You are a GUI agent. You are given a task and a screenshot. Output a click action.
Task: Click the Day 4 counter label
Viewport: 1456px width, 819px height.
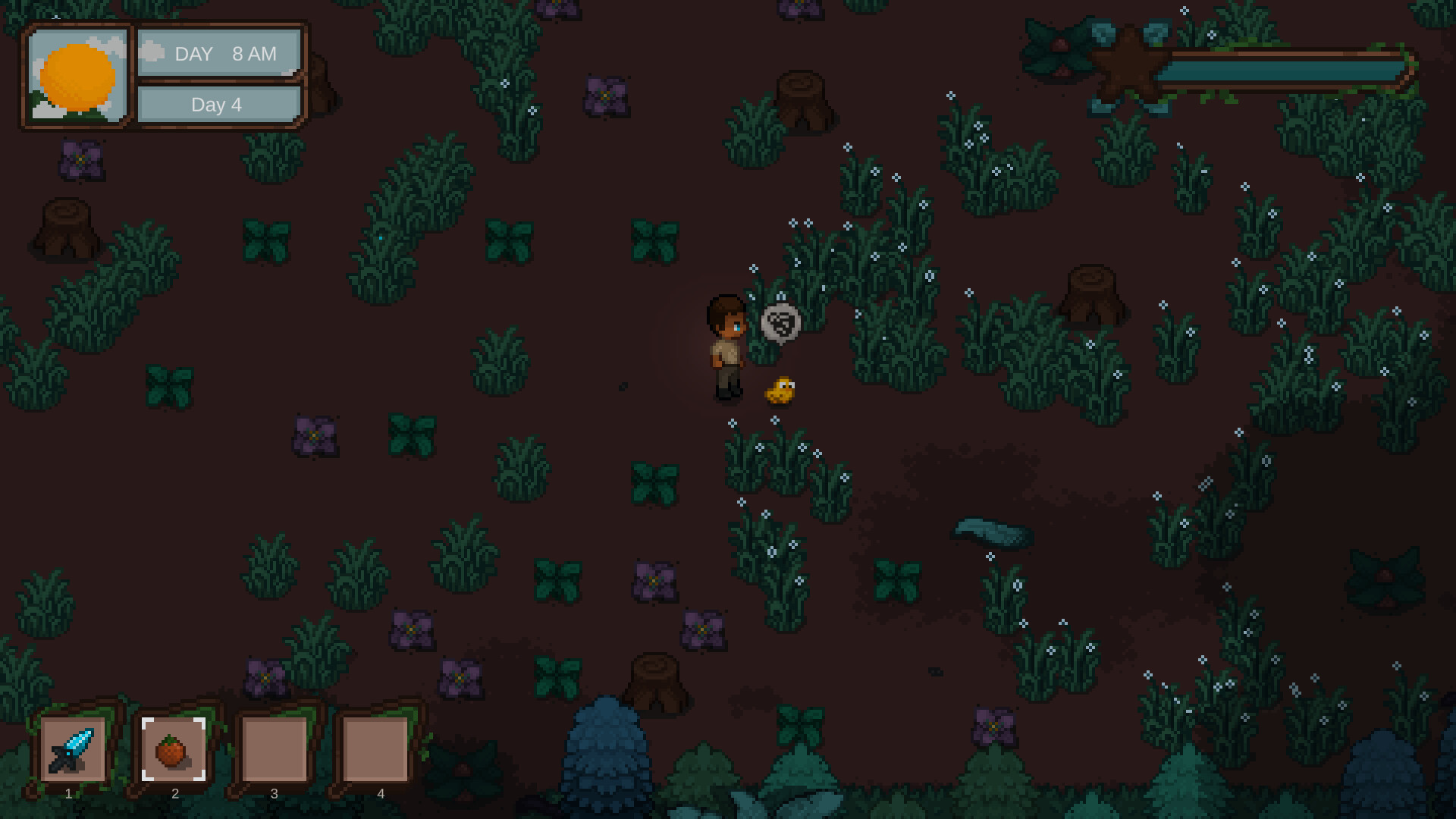[218, 105]
